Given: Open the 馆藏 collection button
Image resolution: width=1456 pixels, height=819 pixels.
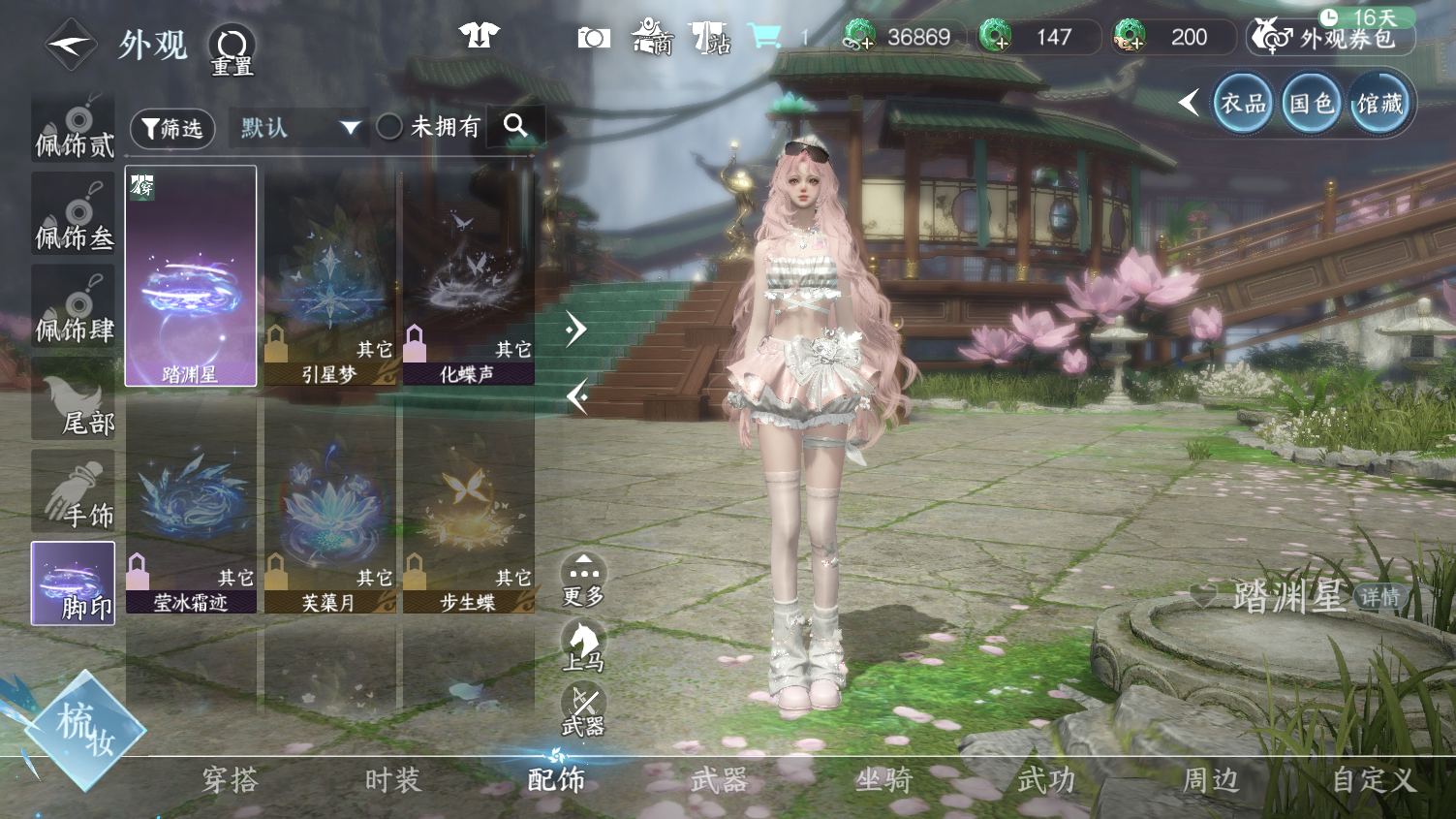Looking at the screenshot, I should tap(1379, 104).
